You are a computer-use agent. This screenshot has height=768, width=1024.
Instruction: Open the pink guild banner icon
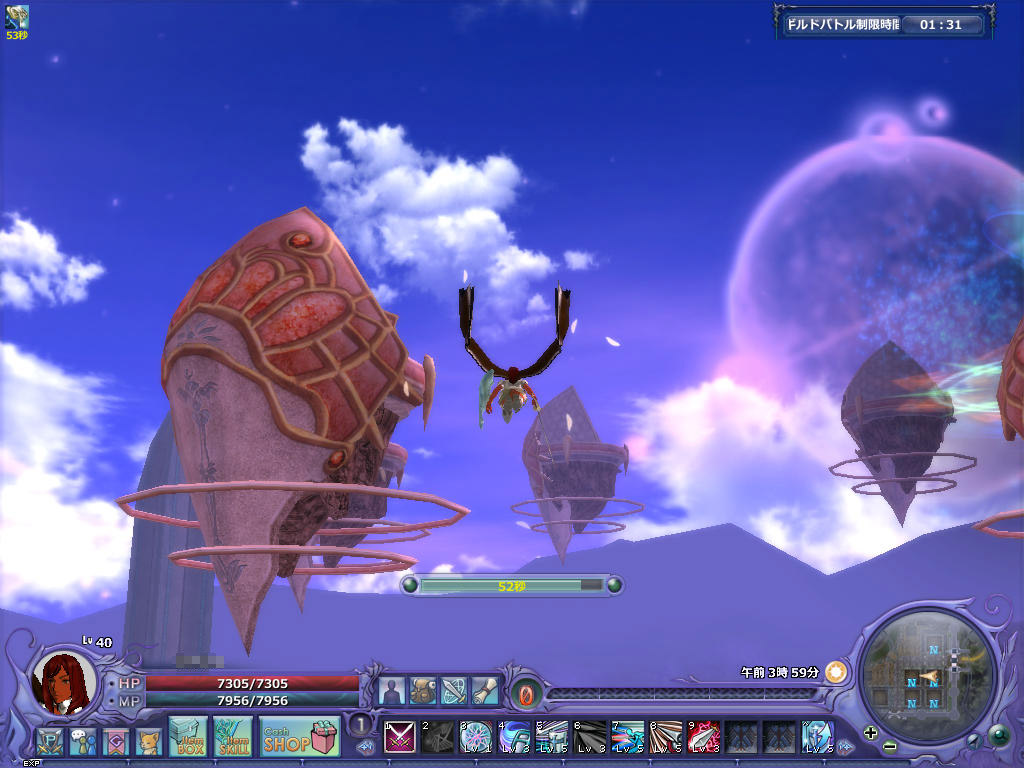(116, 741)
